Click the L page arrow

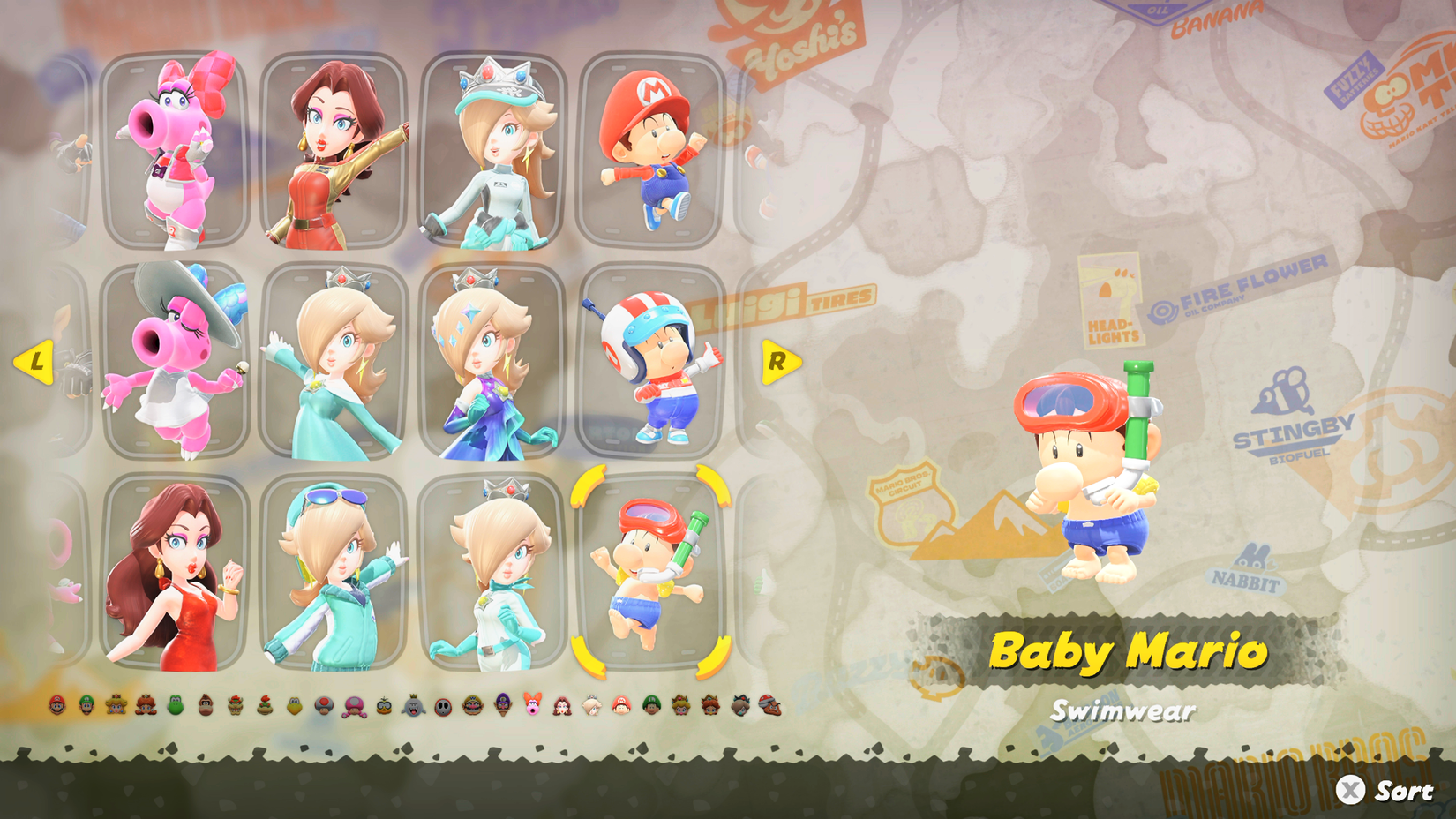coord(37,360)
